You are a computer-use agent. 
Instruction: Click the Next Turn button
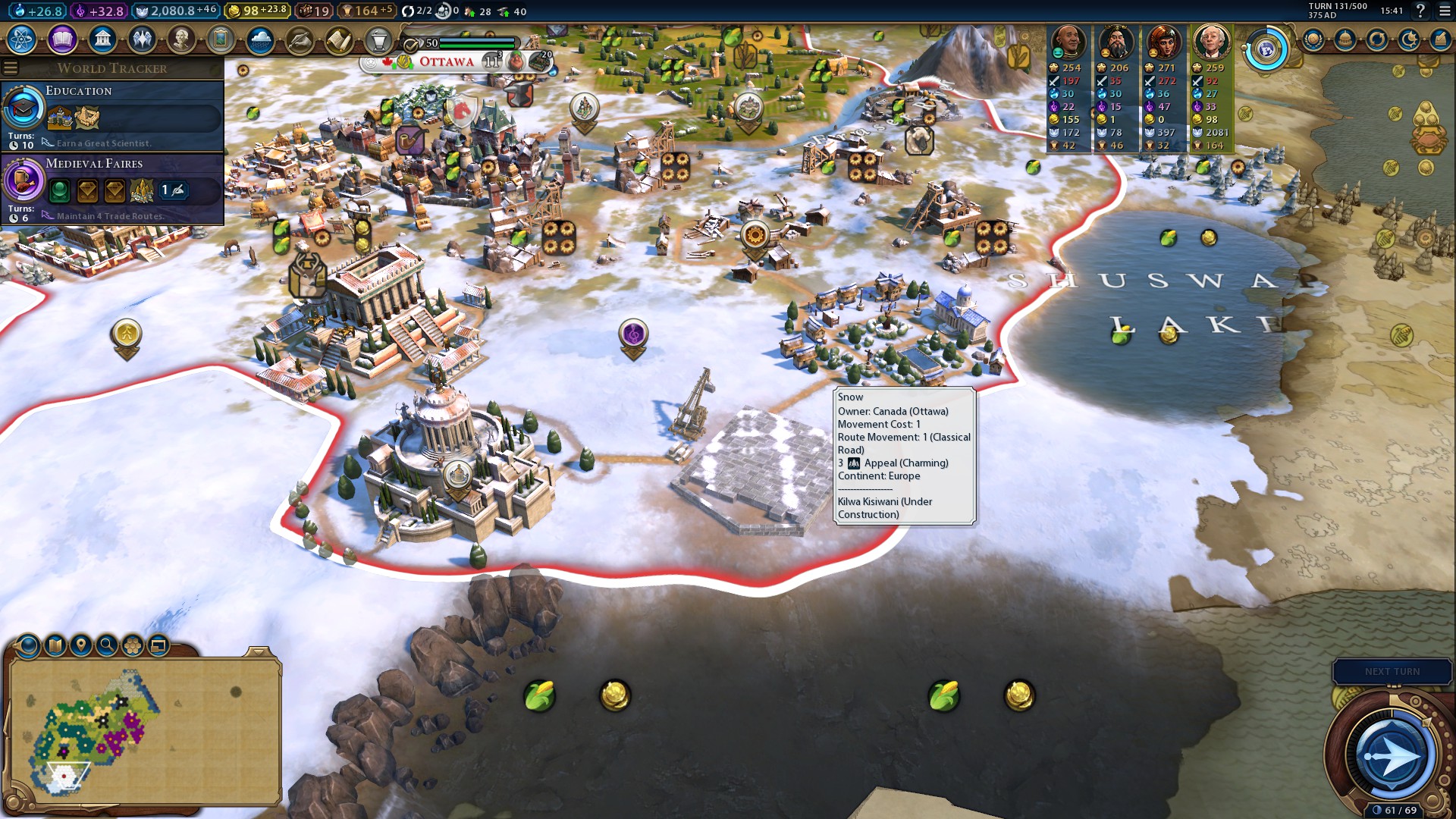tap(1392, 672)
